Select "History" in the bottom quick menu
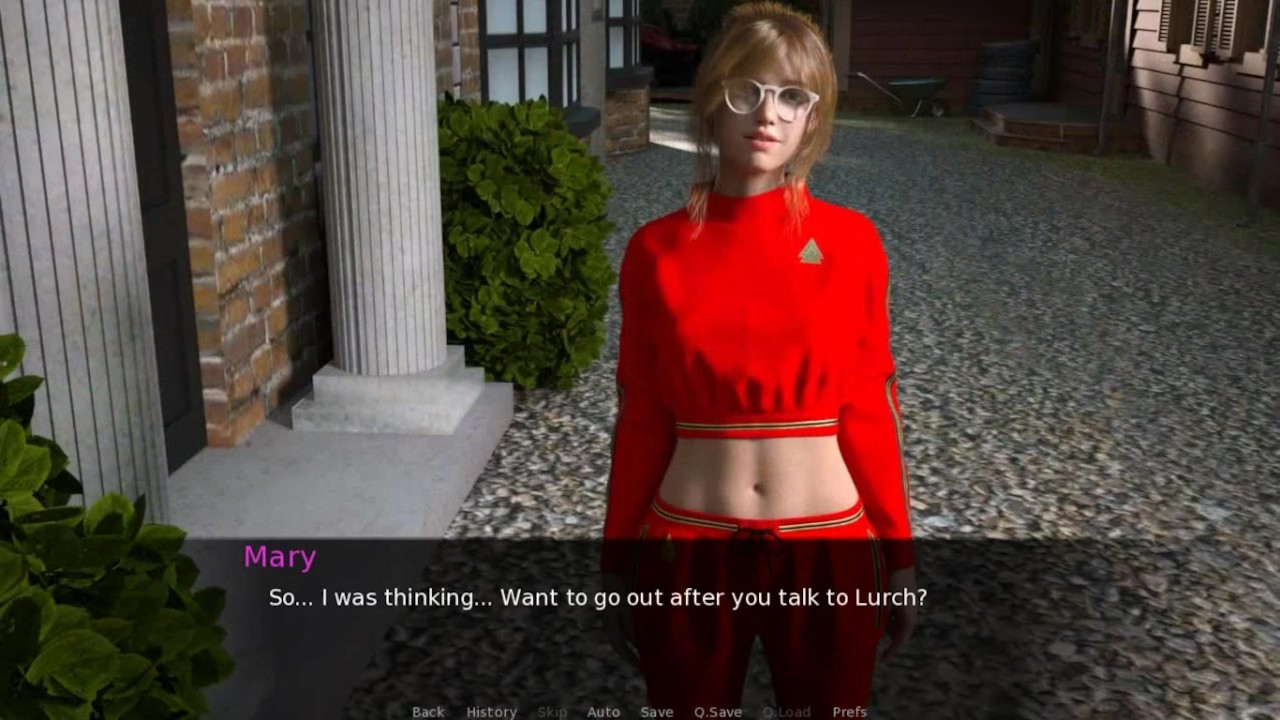Image resolution: width=1280 pixels, height=720 pixels. point(491,711)
